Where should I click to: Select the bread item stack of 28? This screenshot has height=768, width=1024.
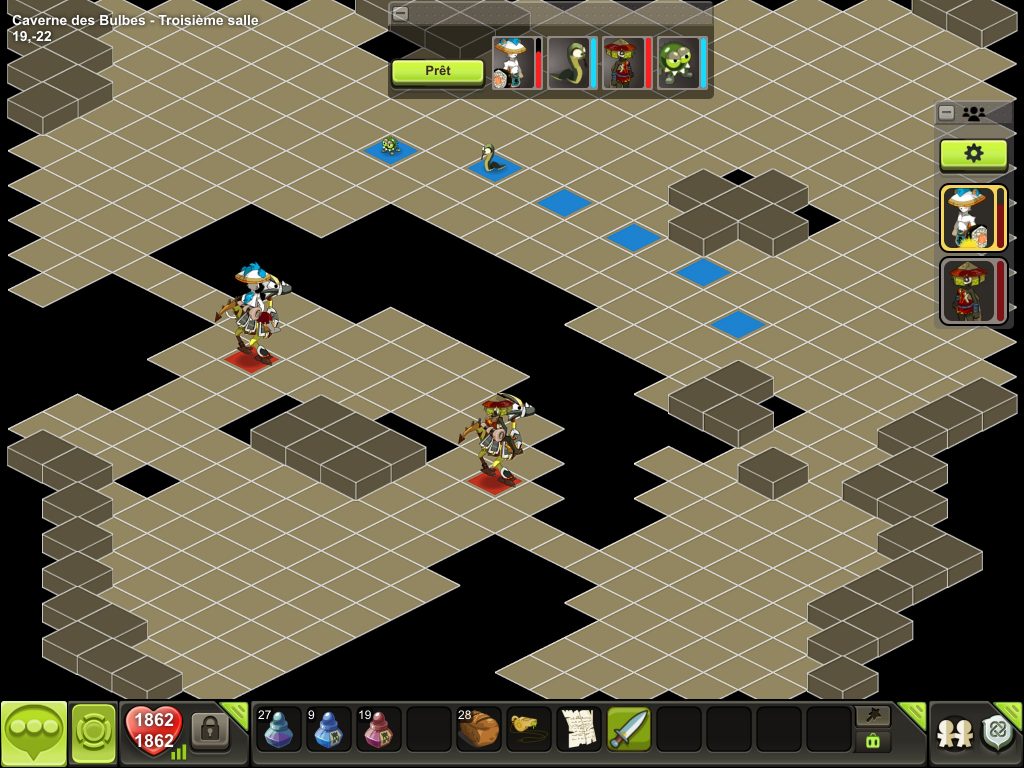(479, 730)
